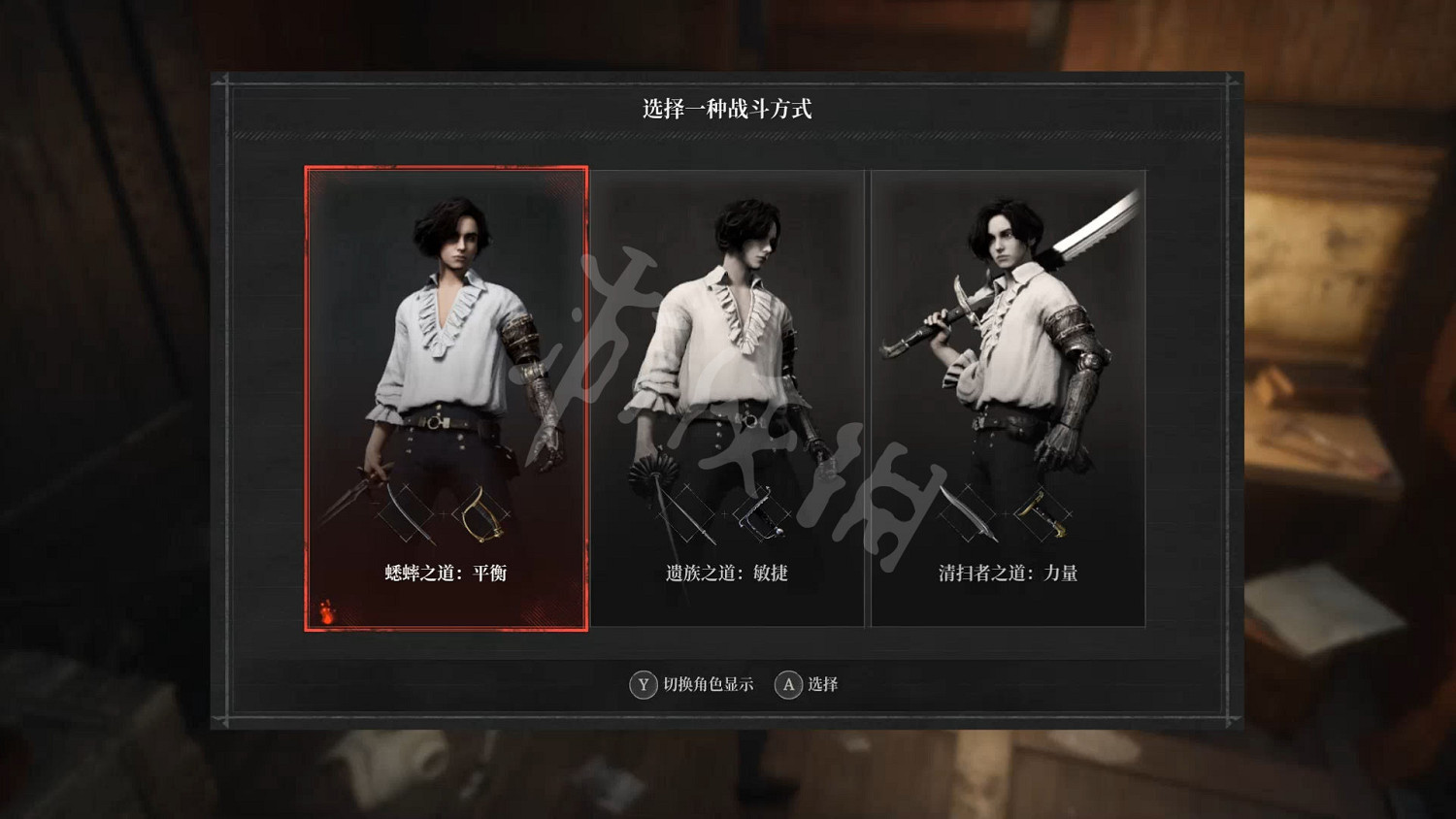Click the 选择一种战斗方式 title header
Viewport: 1456px width, 819px height.
[x=728, y=107]
